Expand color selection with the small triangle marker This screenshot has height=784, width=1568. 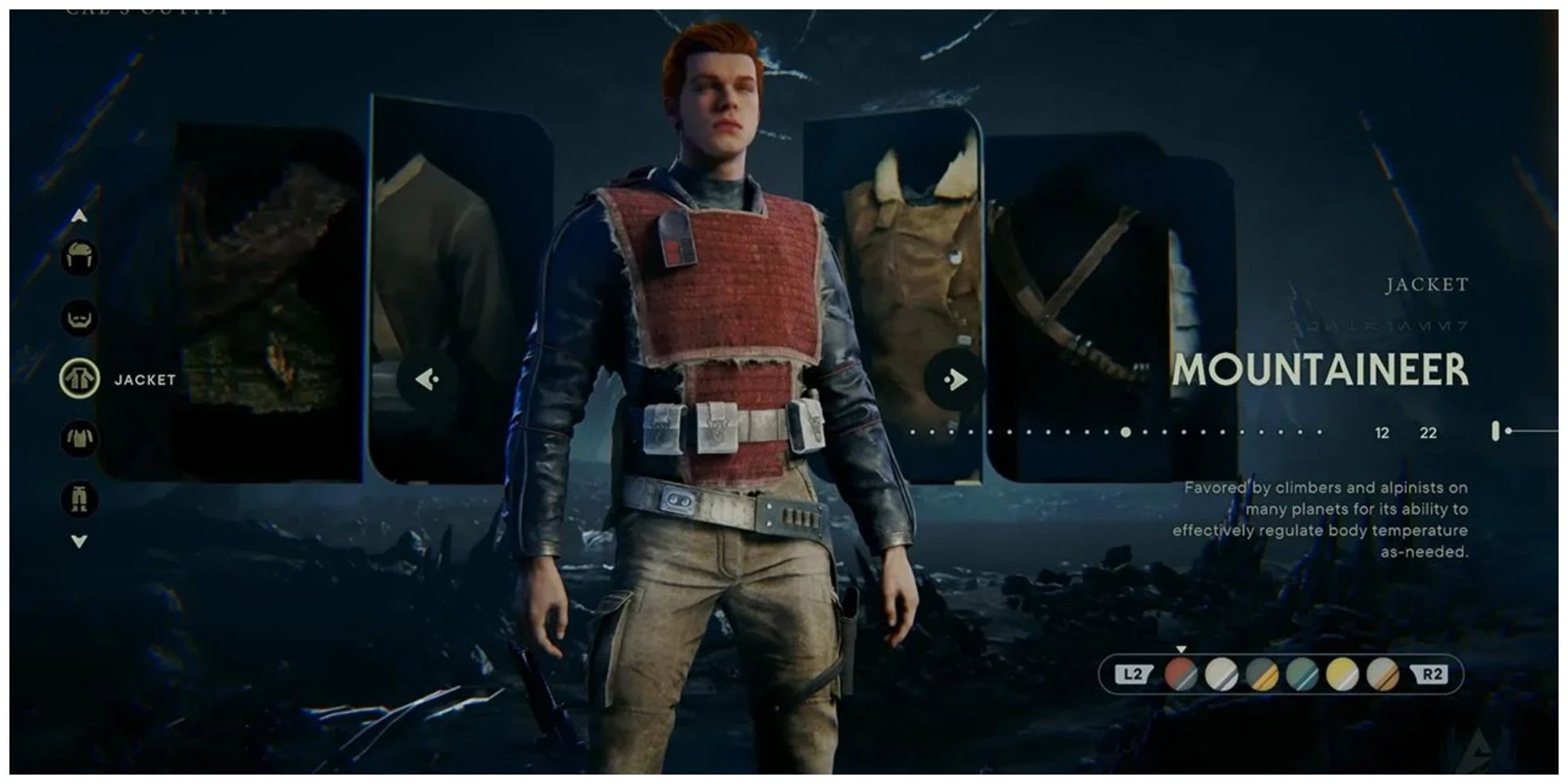(x=1181, y=649)
